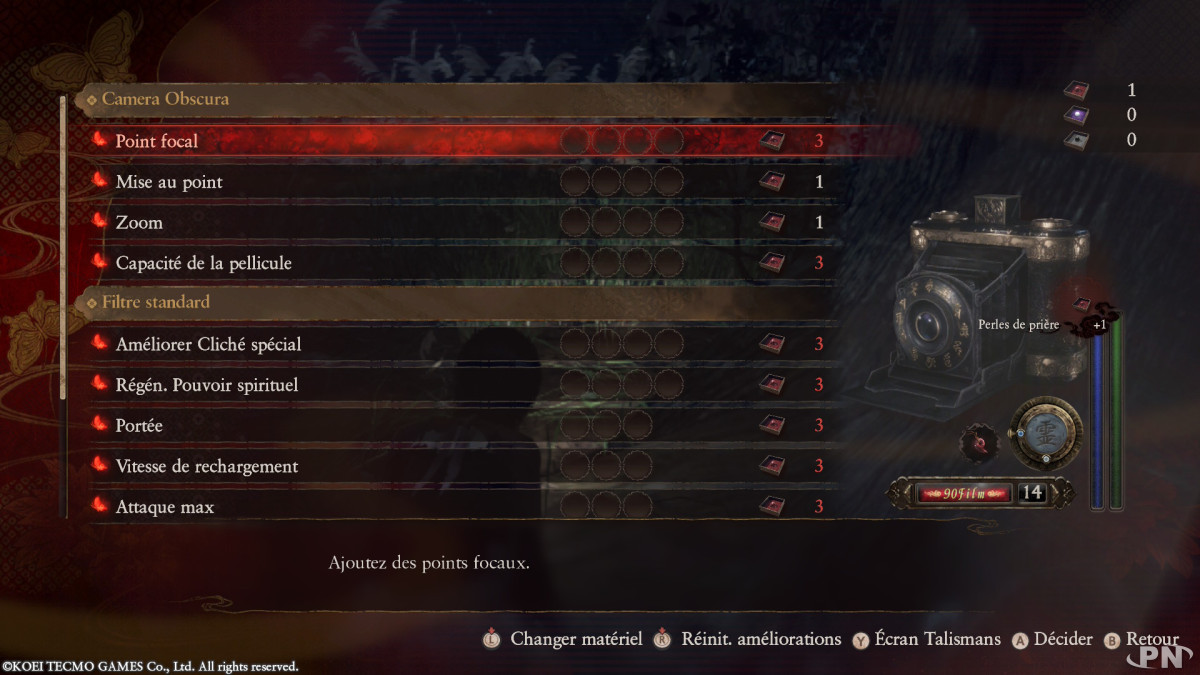Choose the Mise au point upgrade
This screenshot has width=1200, height=675.
[169, 182]
